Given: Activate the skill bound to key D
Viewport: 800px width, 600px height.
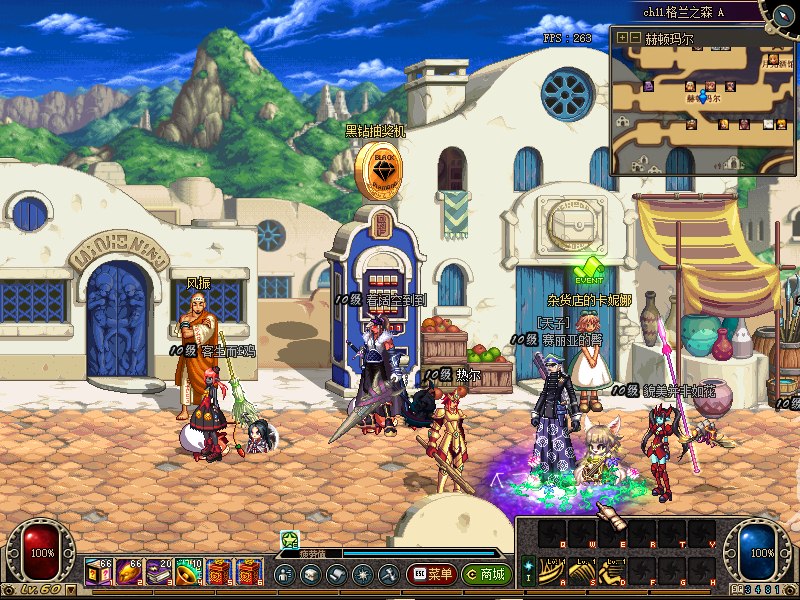Looking at the screenshot, I should [x=611, y=570].
